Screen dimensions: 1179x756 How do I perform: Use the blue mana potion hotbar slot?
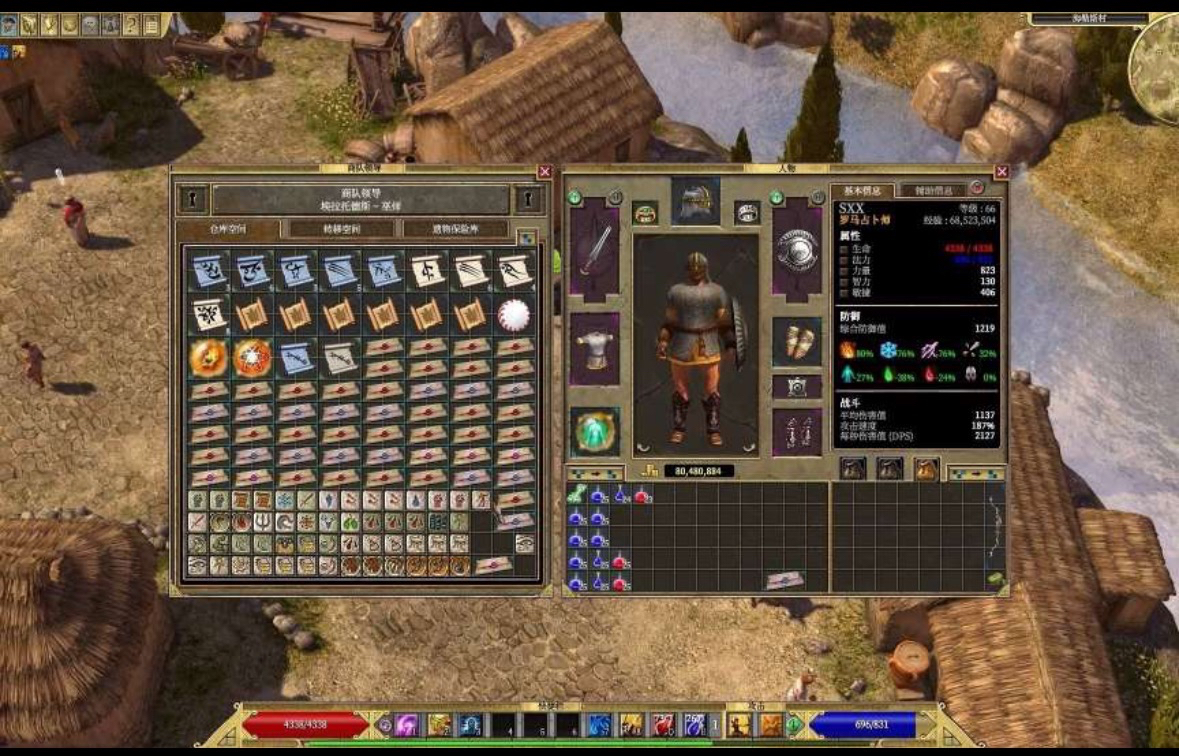pyautogui.click(x=695, y=725)
